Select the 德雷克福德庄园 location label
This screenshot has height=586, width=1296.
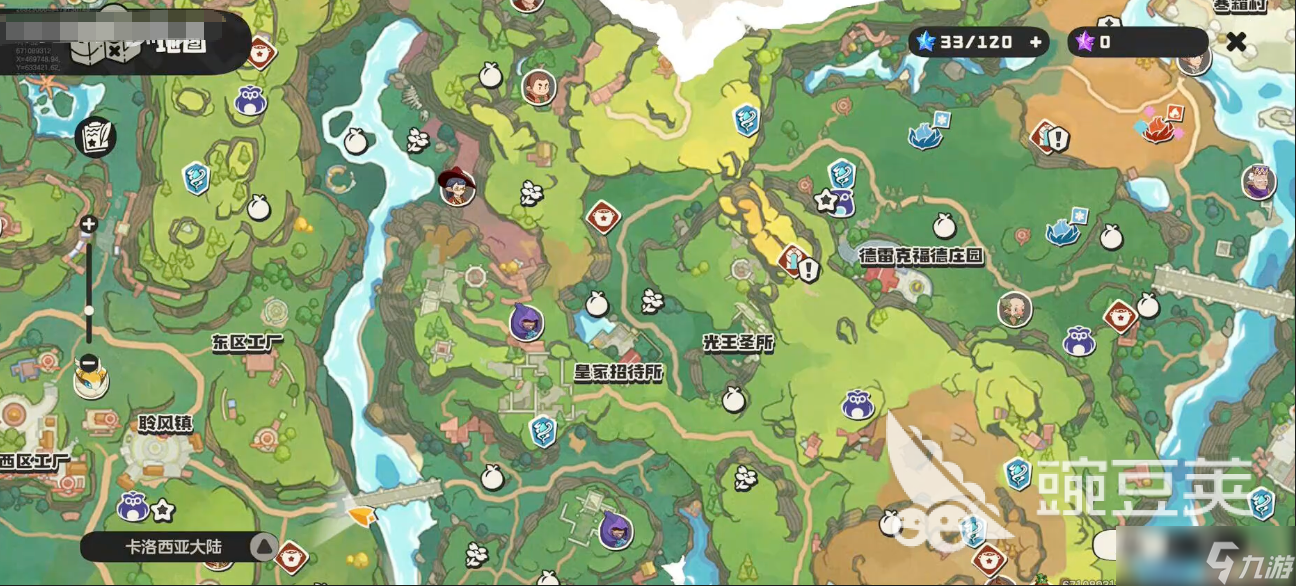tap(921, 255)
